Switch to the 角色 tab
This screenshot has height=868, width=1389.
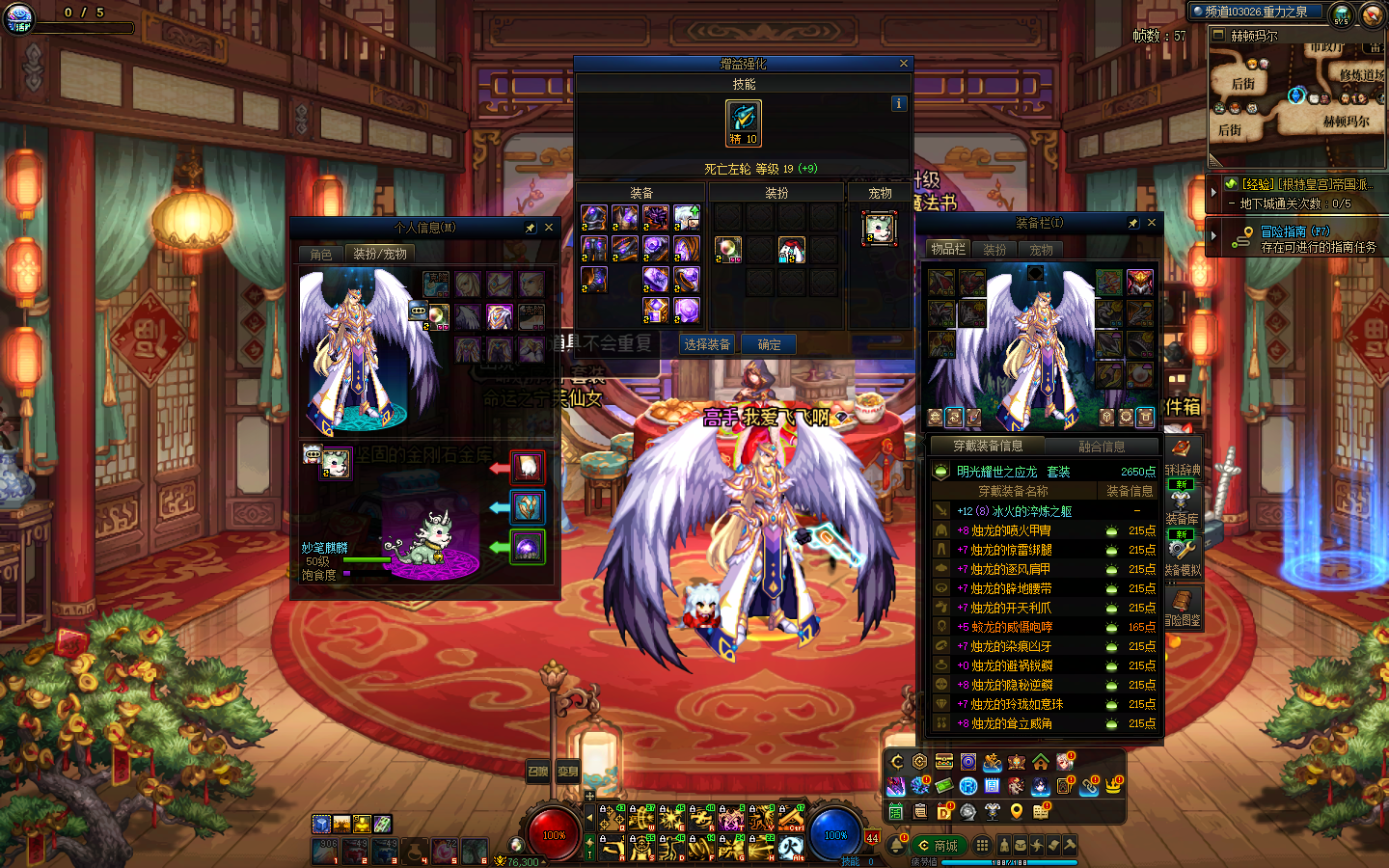coord(321,254)
